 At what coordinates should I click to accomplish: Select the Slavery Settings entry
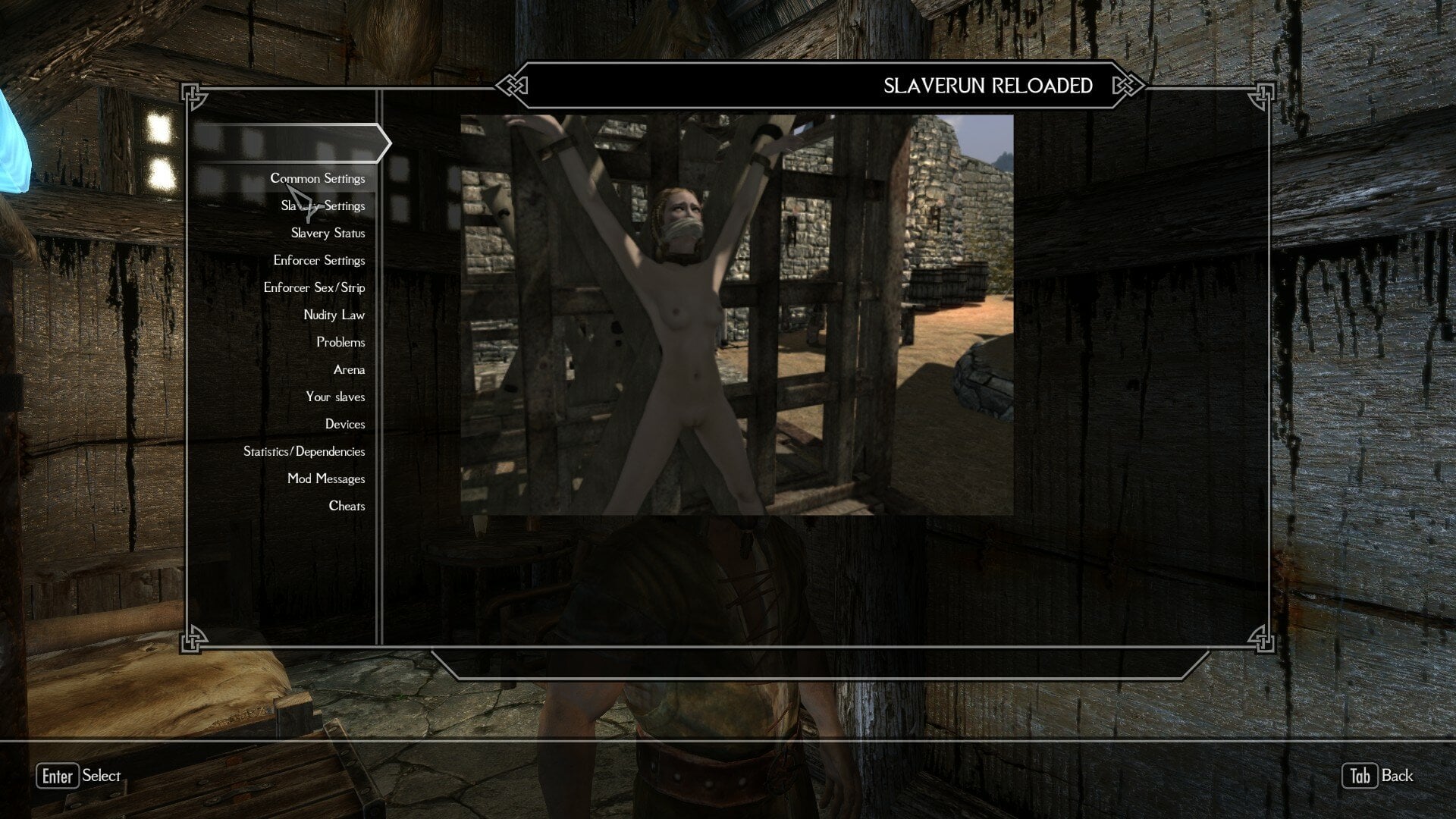coord(323,206)
